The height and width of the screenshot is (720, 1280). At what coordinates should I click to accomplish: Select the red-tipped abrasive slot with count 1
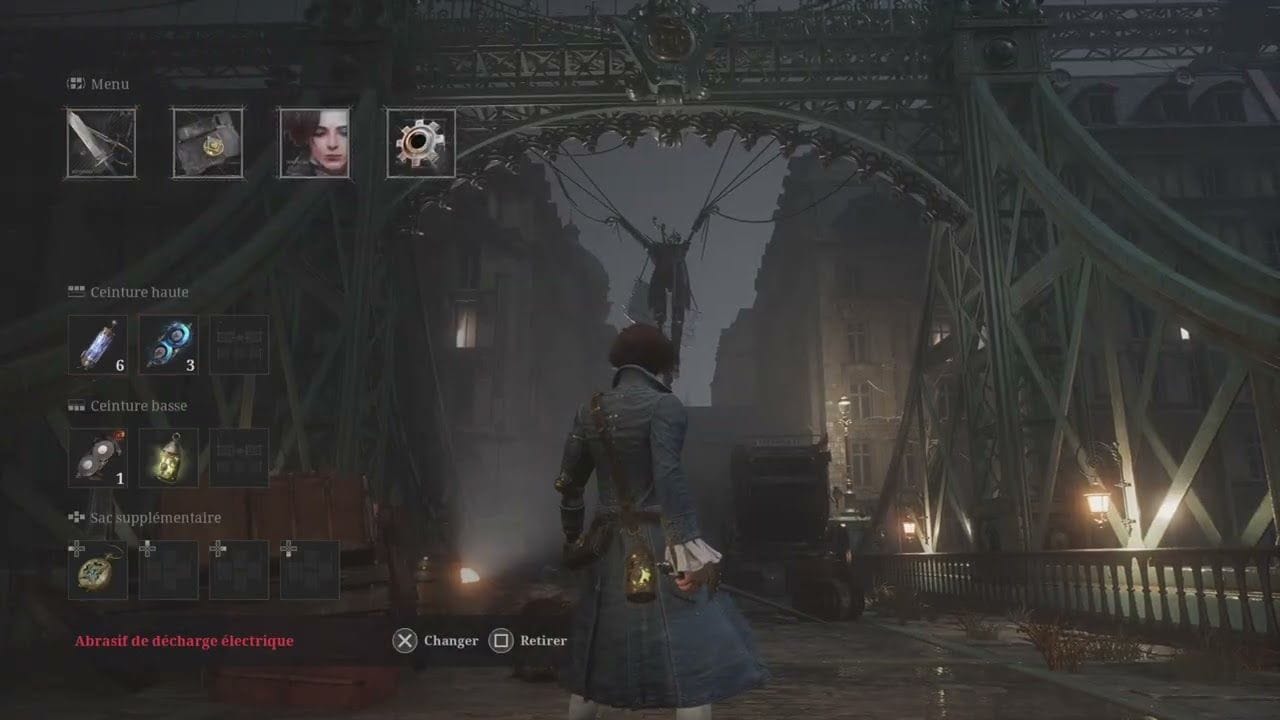point(98,458)
